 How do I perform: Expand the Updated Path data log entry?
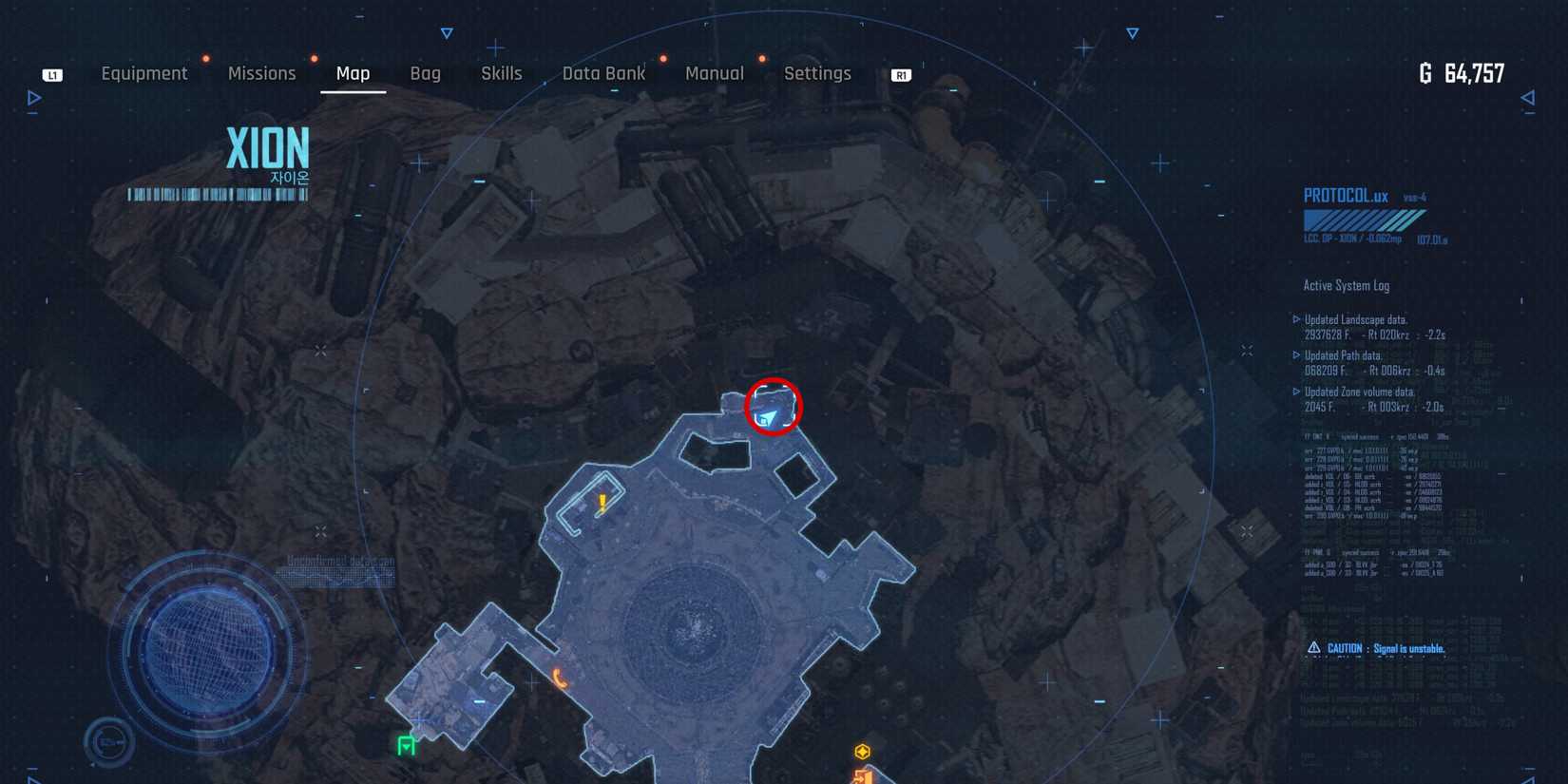tap(1342, 355)
